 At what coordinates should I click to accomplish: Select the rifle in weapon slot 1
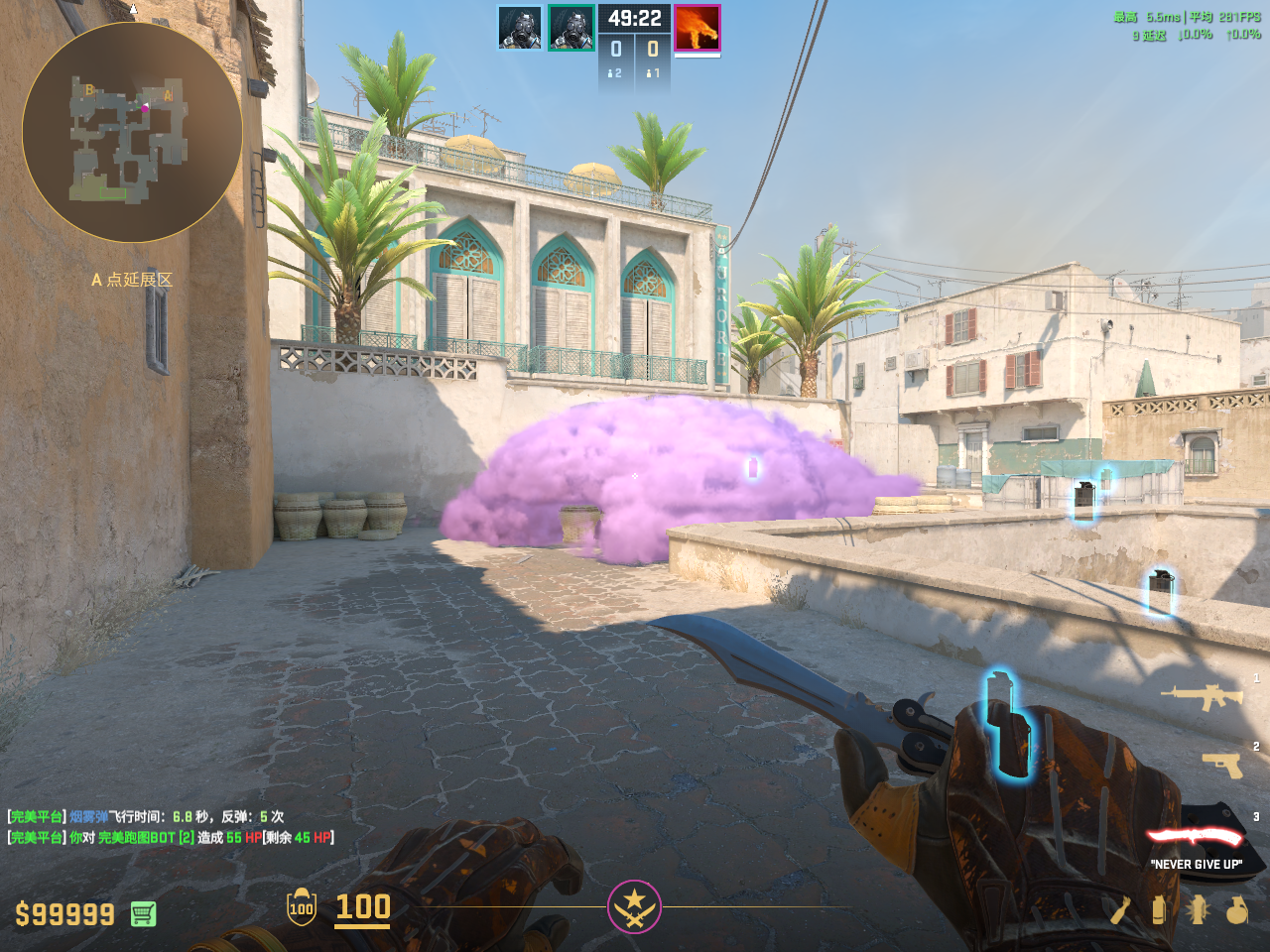(1203, 697)
